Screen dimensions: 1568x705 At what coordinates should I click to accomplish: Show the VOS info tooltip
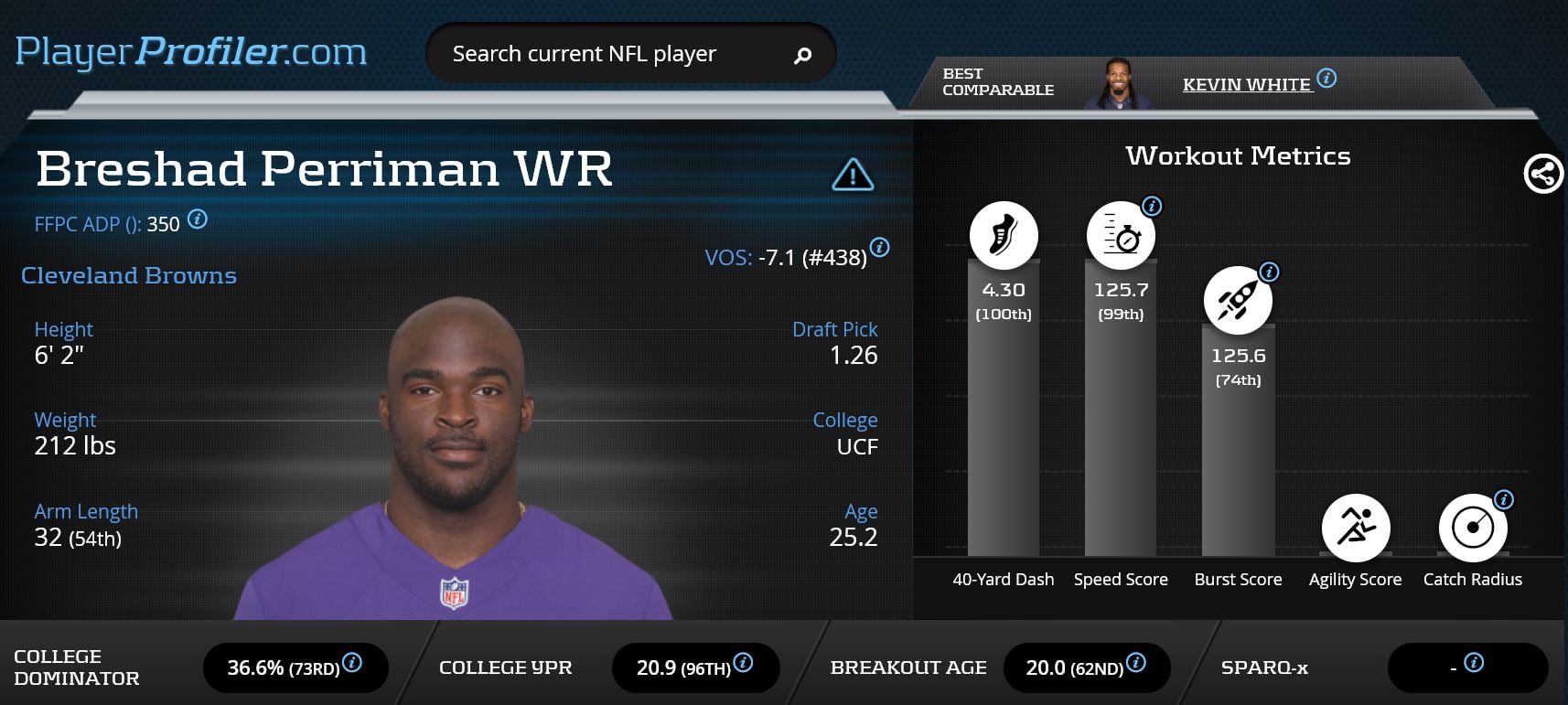[x=879, y=247]
